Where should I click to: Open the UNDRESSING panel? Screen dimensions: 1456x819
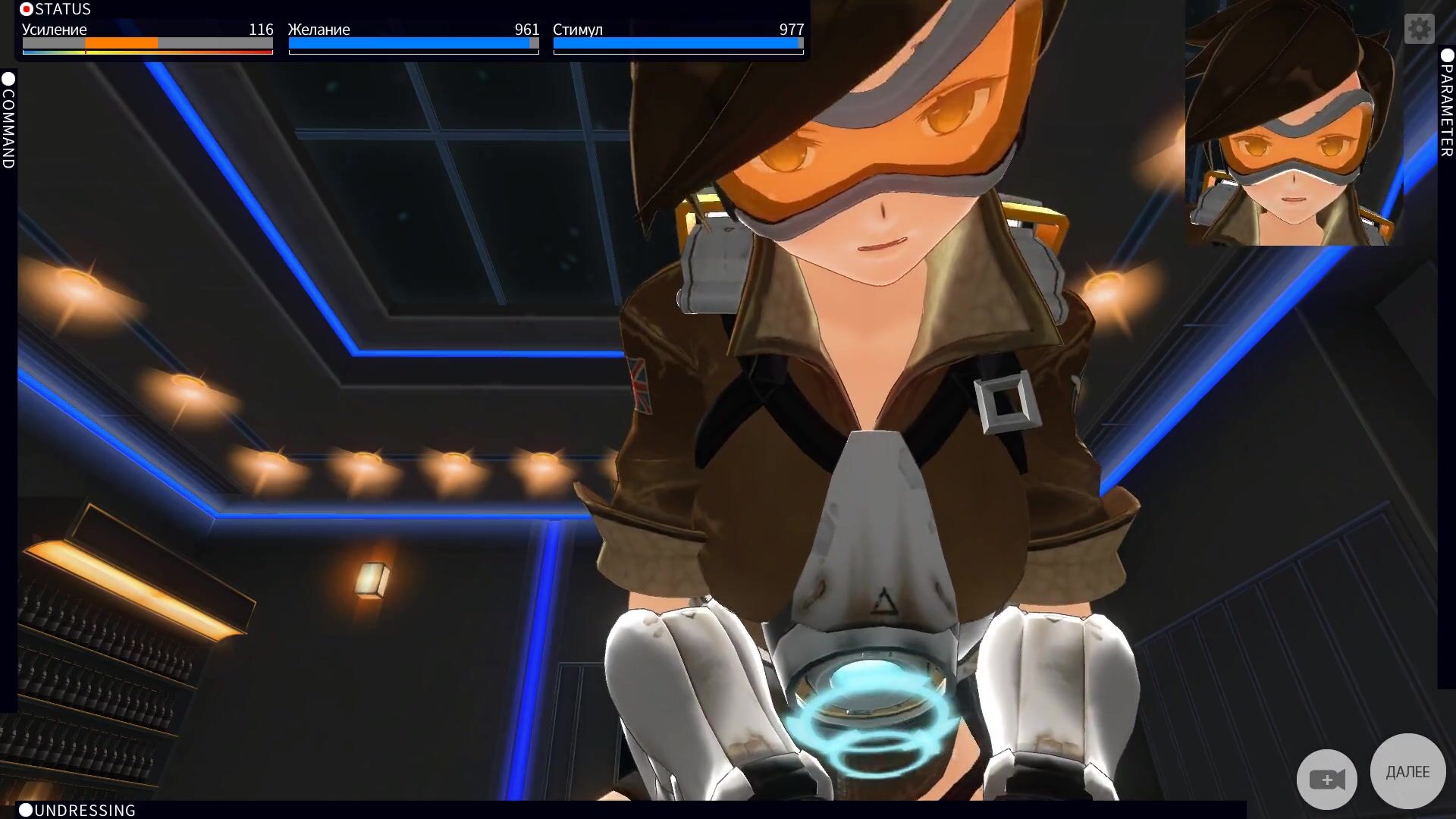pos(77,810)
